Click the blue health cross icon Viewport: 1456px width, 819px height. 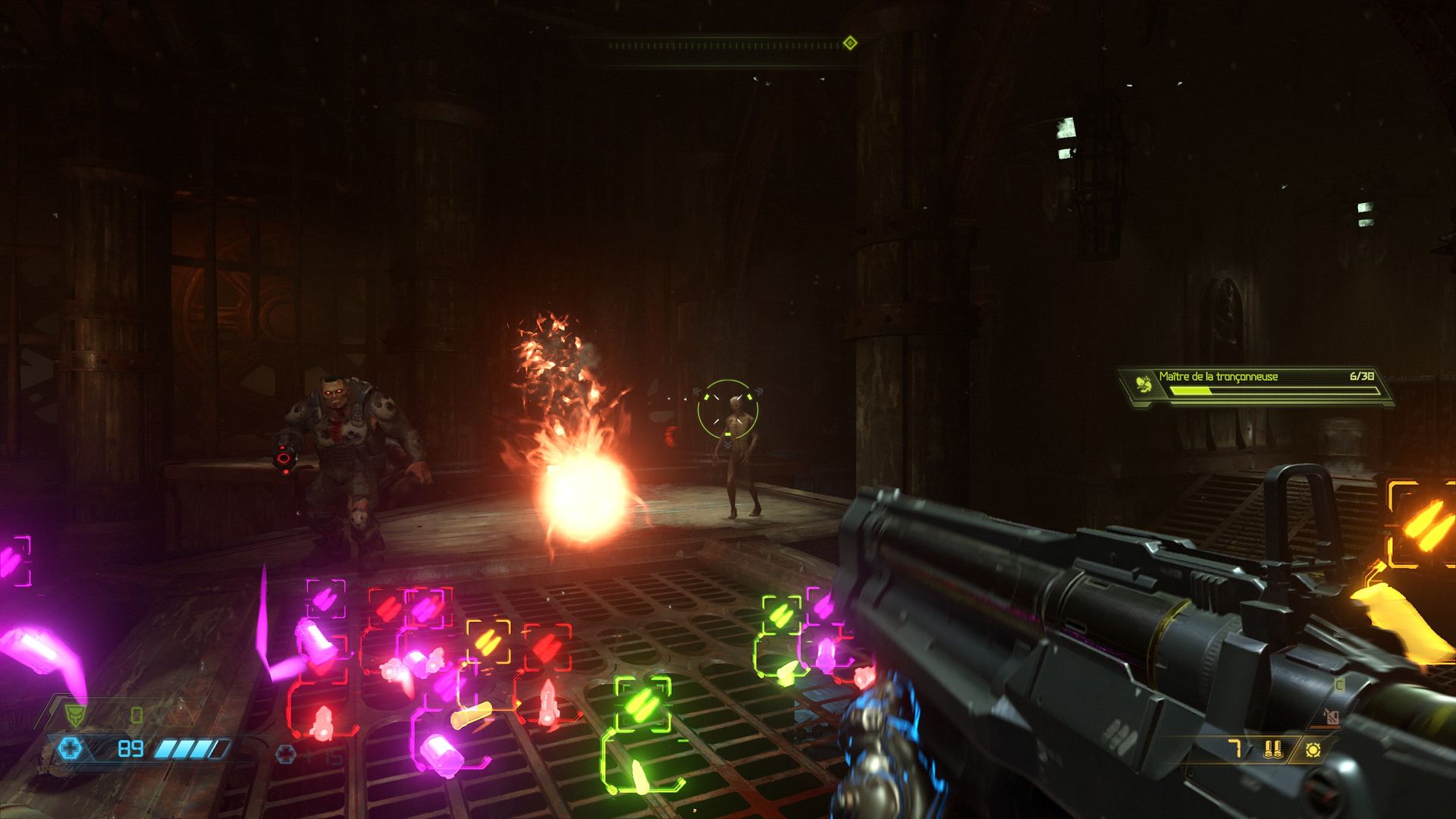point(70,749)
